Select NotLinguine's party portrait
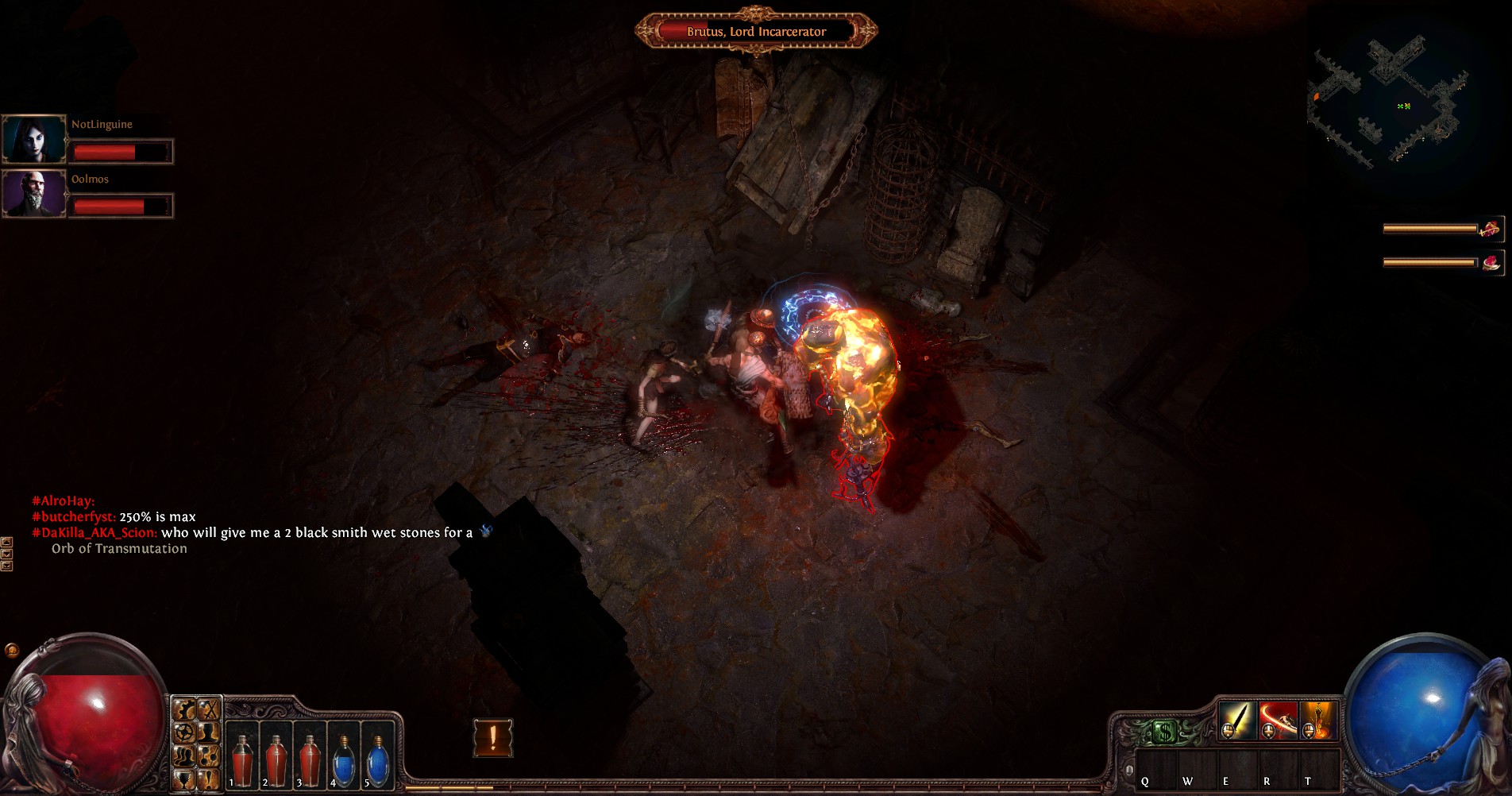The width and height of the screenshot is (1512, 796). coord(34,139)
